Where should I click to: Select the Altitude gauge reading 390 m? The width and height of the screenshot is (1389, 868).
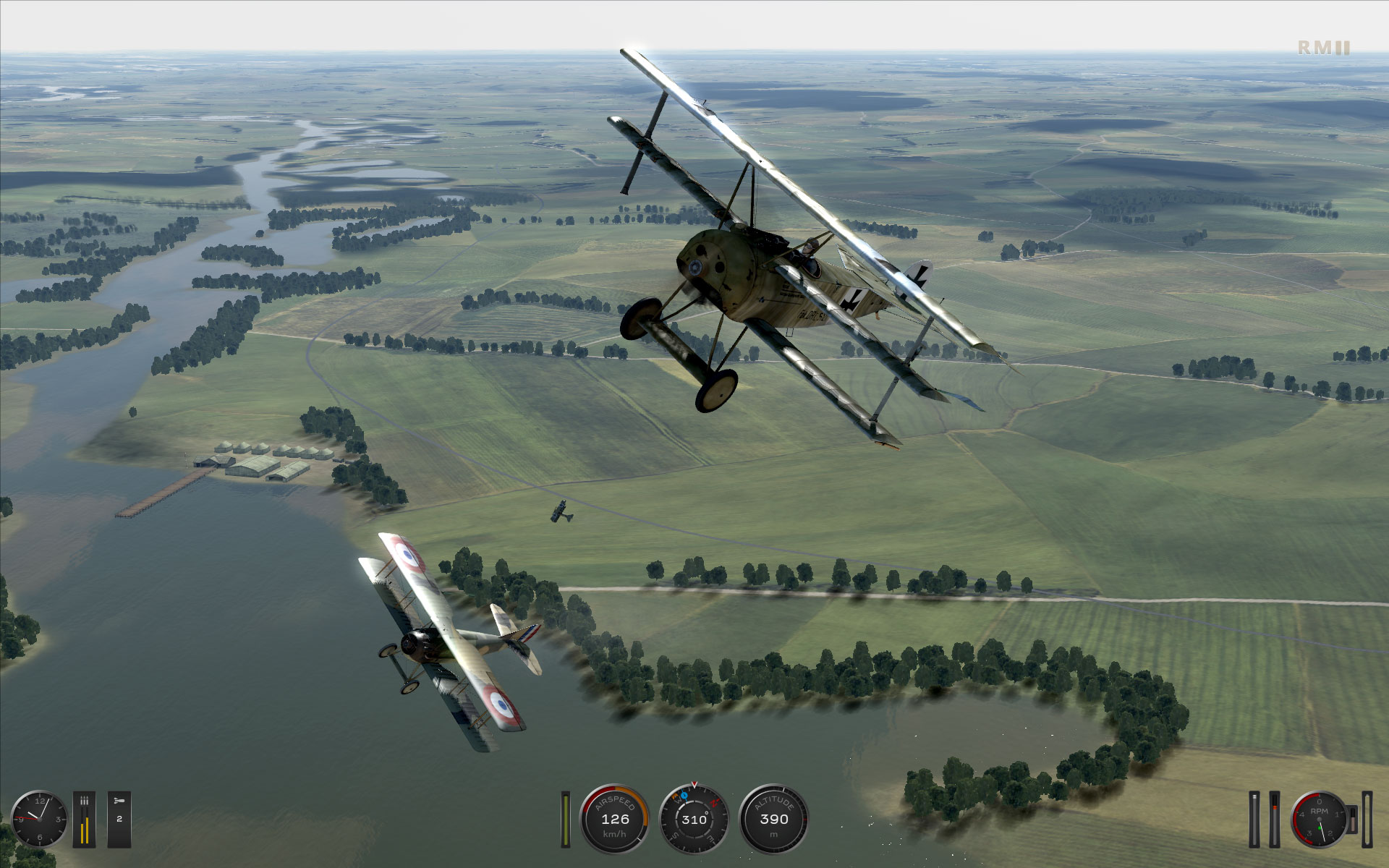click(774, 819)
